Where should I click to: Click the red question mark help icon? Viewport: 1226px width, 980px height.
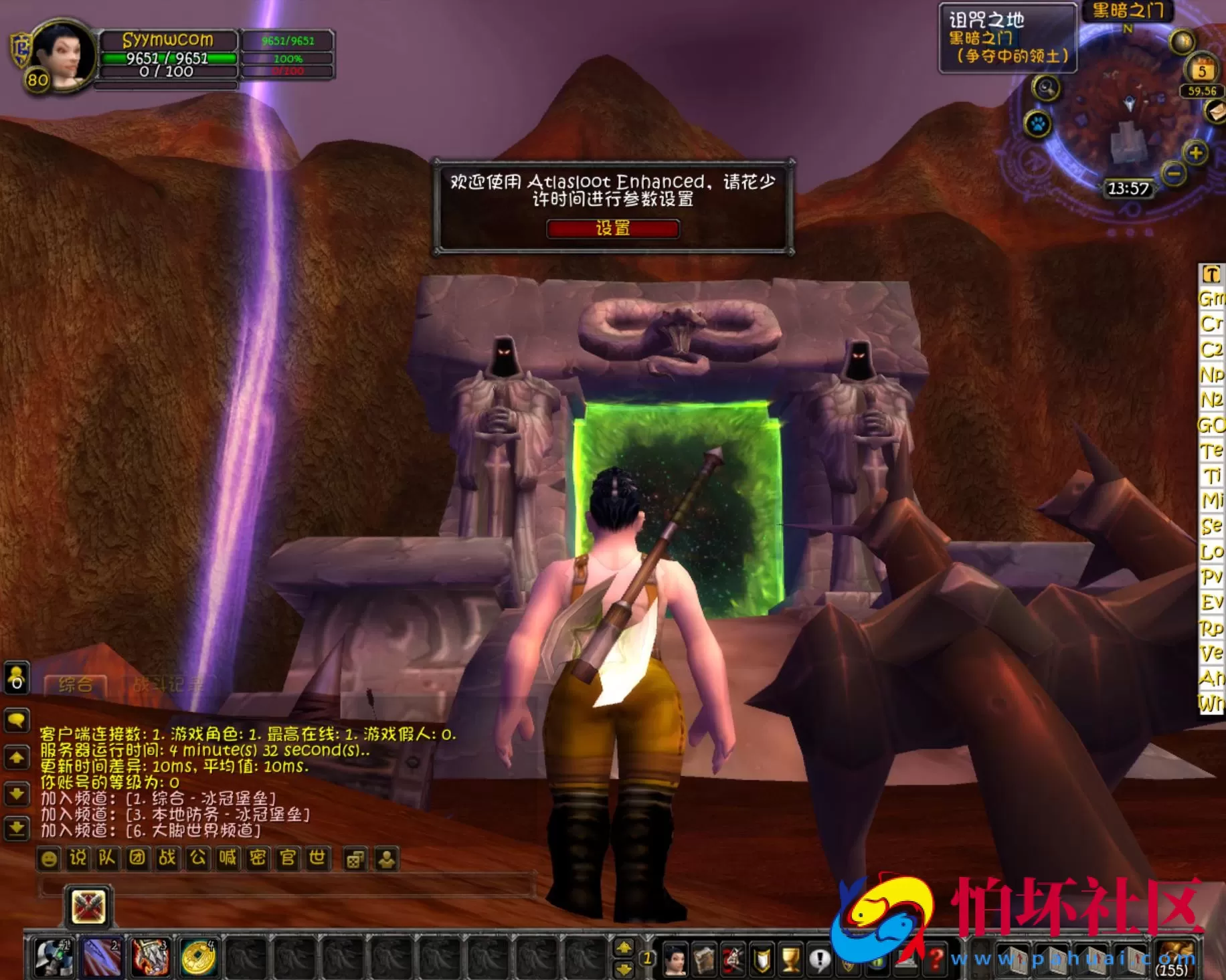tap(938, 958)
